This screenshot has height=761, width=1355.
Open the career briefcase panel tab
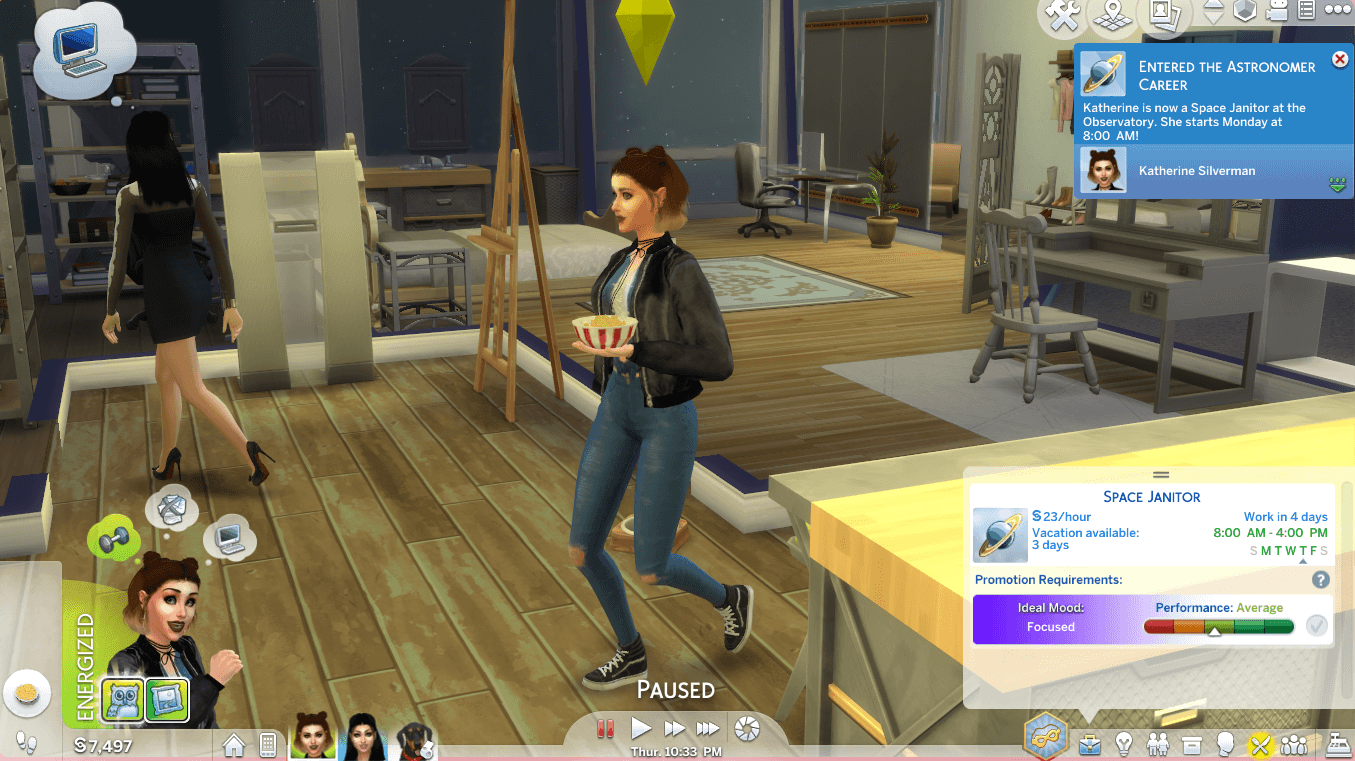[x=1089, y=745]
